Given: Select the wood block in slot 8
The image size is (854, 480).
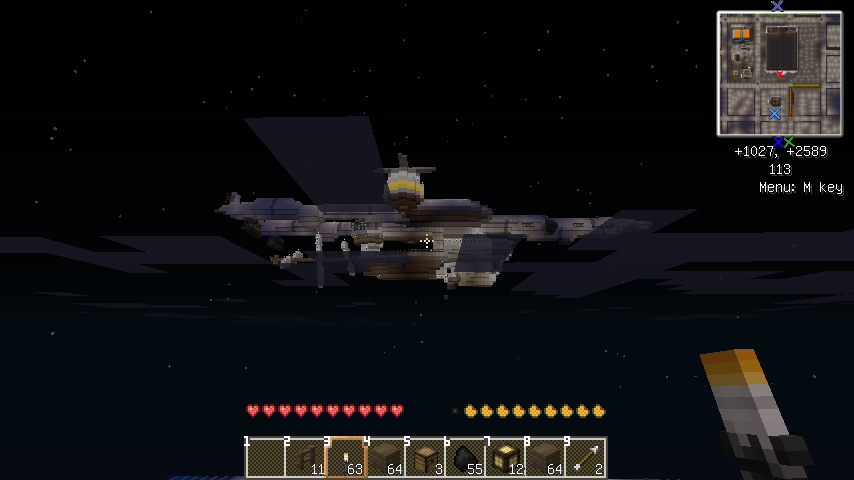Looking at the screenshot, I should point(545,458).
